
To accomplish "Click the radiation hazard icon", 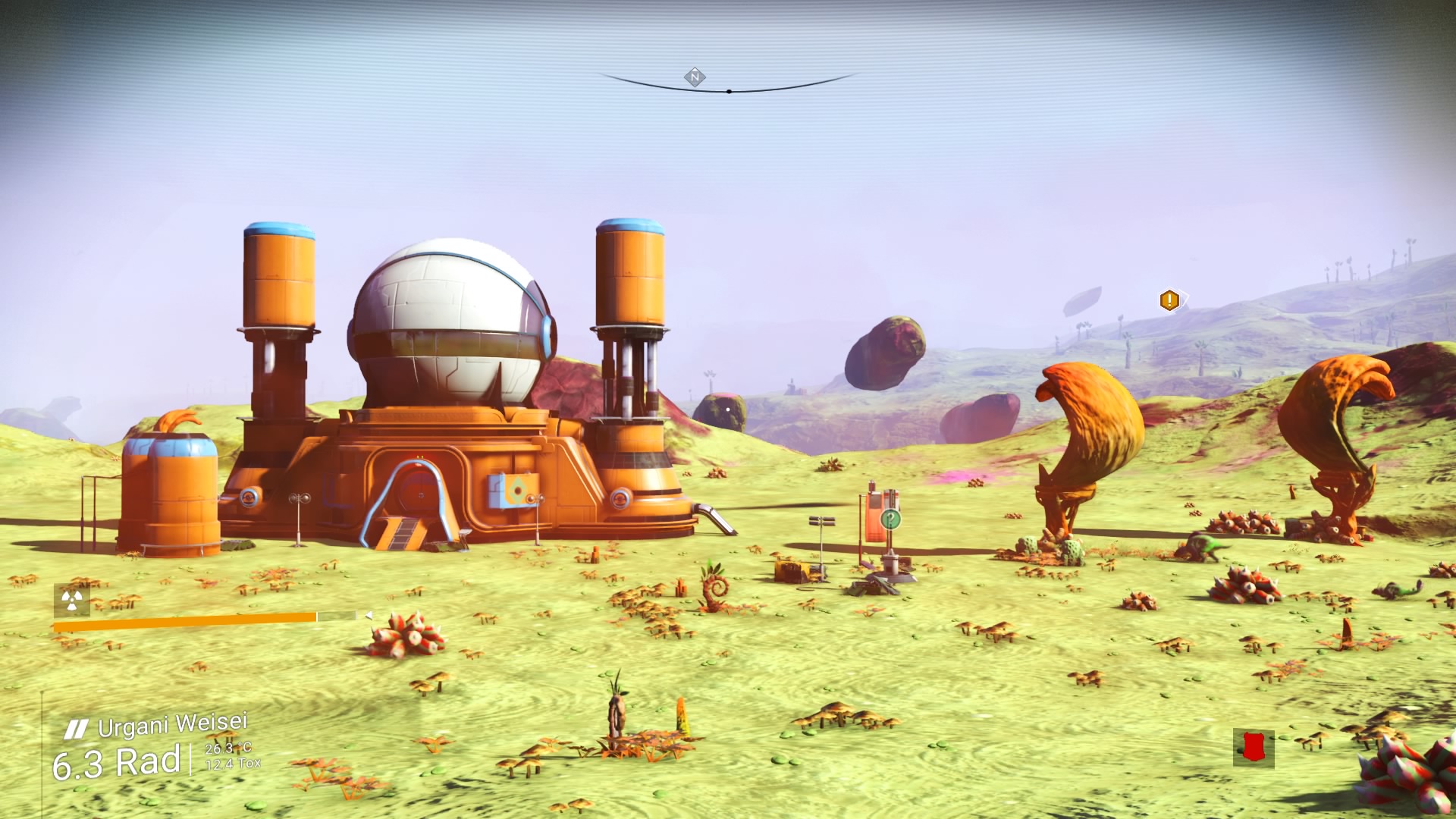I will point(72,600).
